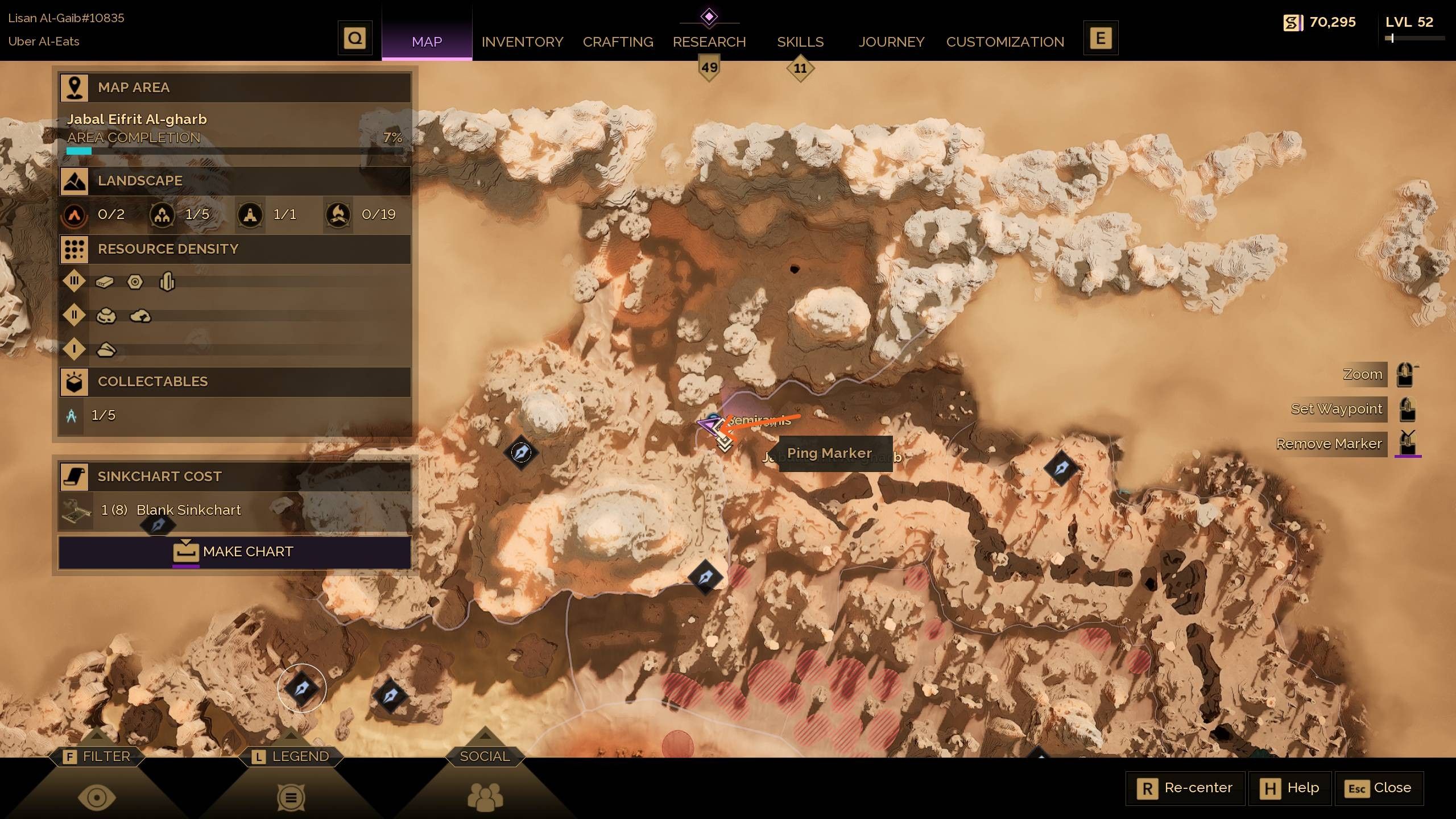The height and width of the screenshot is (819, 1456).
Task: Click the SINKCHART COST scroll icon
Action: click(x=76, y=477)
